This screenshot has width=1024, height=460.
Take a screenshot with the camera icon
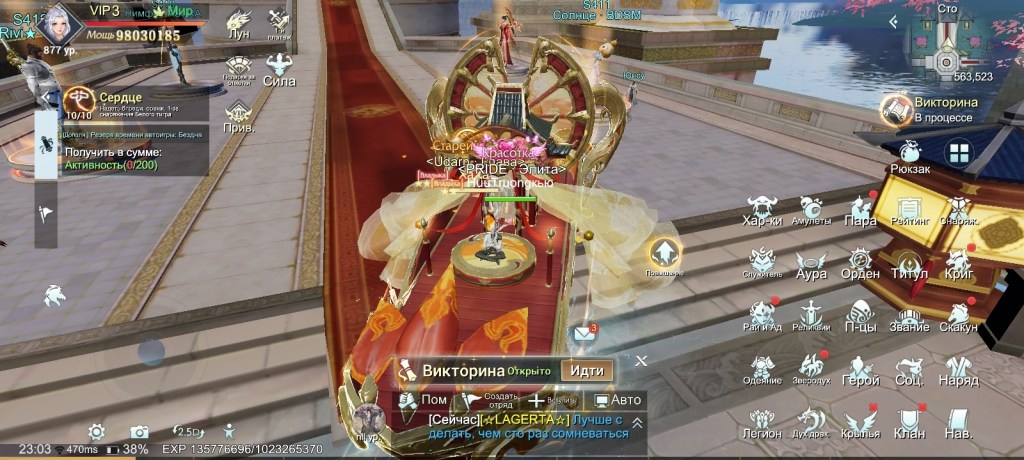pos(139,432)
